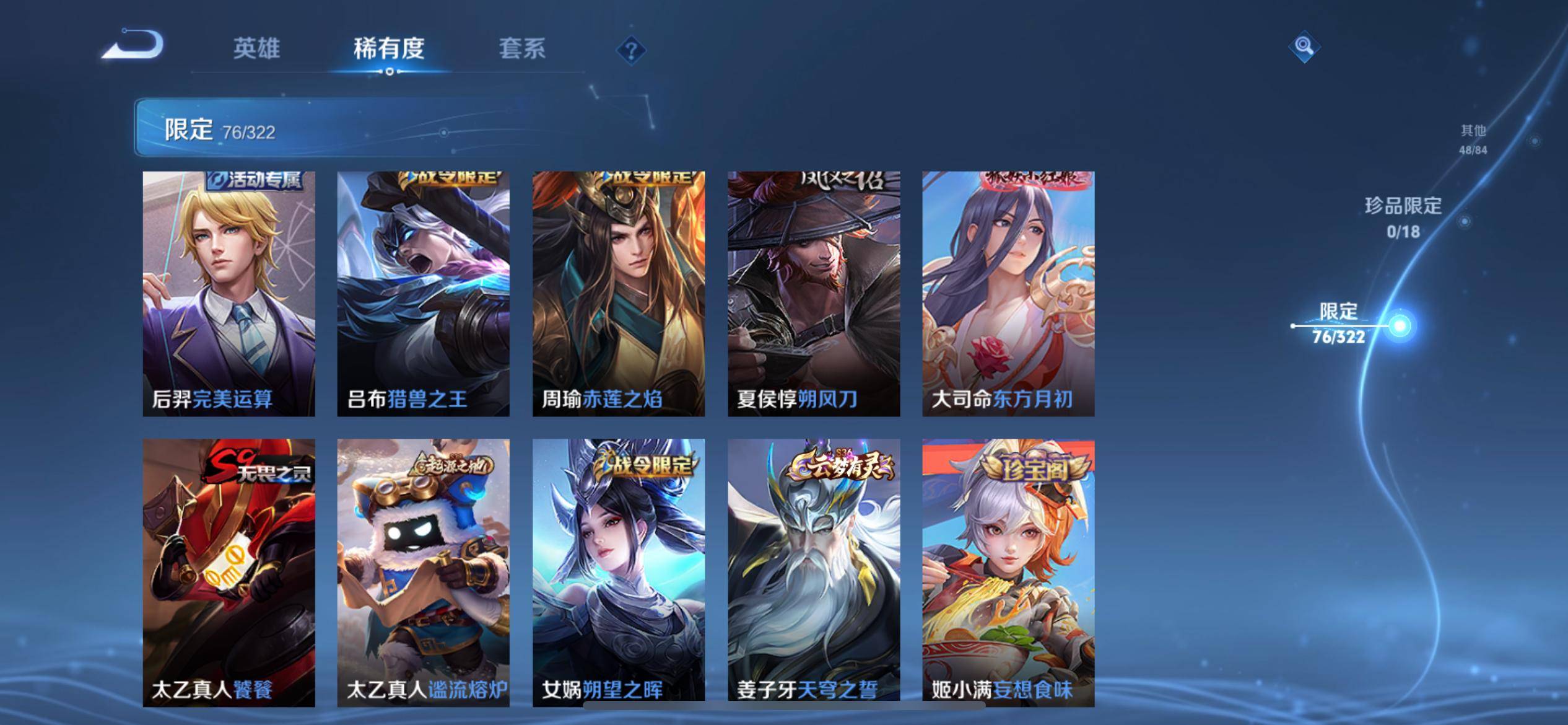The height and width of the screenshot is (725, 1568).
Task: Jump to the 珍品限定 0/18 rarity category
Action: 1403,217
